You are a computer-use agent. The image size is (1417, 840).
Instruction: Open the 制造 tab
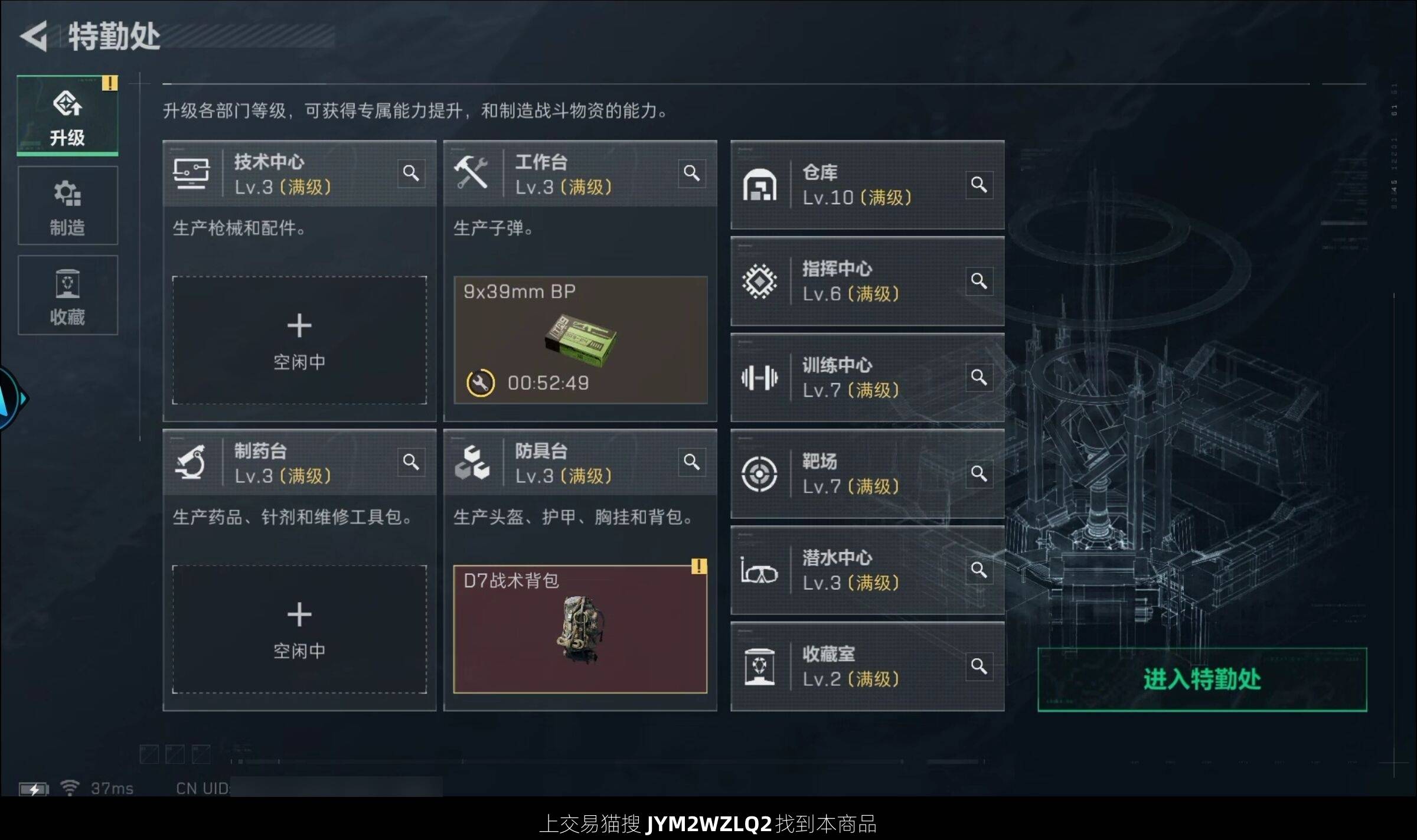point(67,206)
